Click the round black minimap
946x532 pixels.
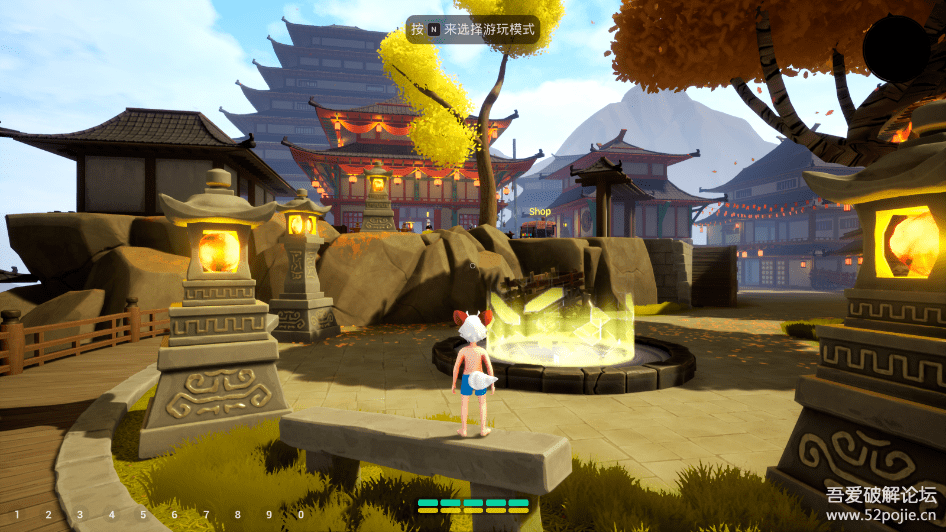pyautogui.click(x=895, y=46)
